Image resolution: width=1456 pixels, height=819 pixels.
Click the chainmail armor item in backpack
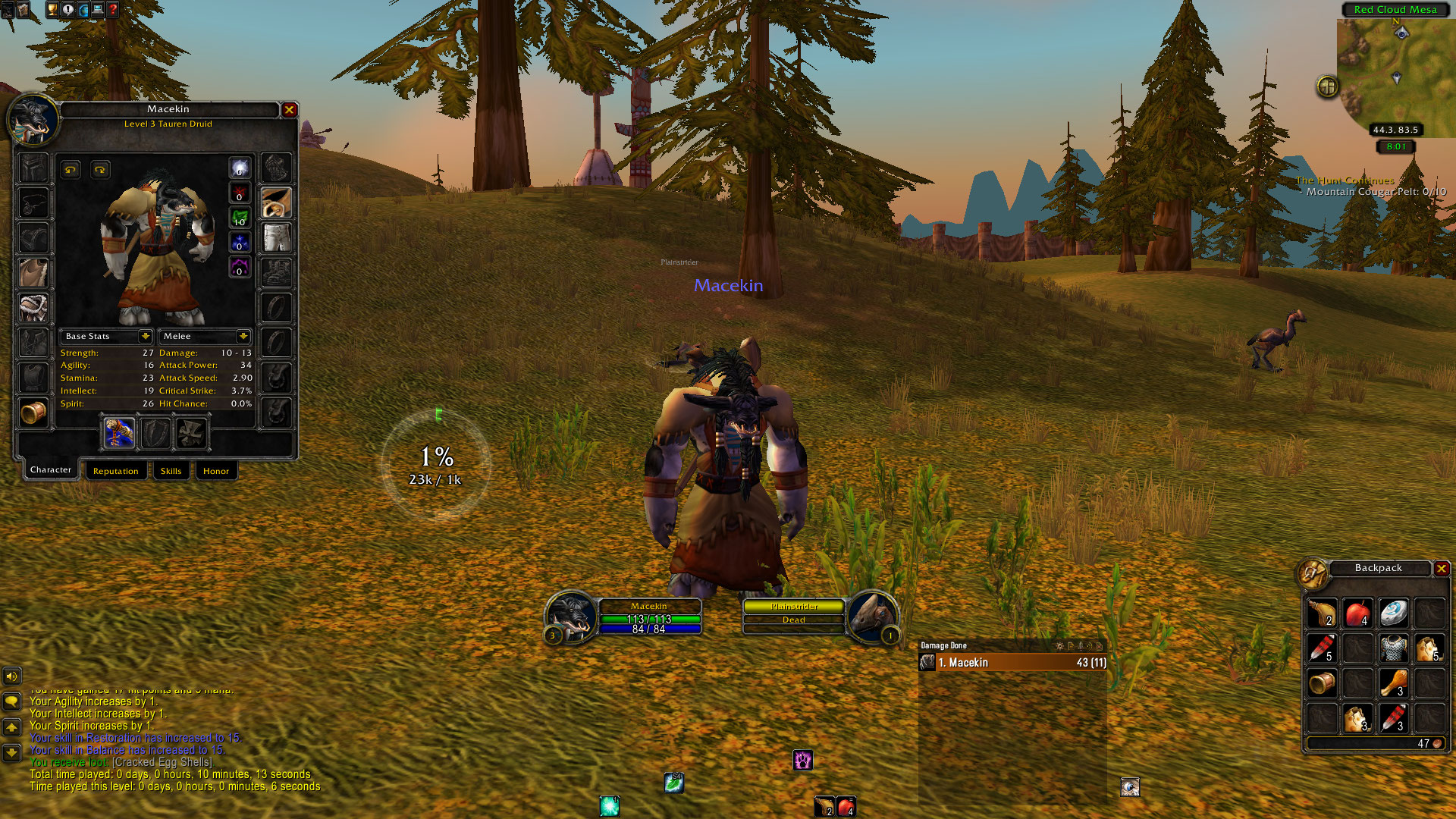(1393, 648)
